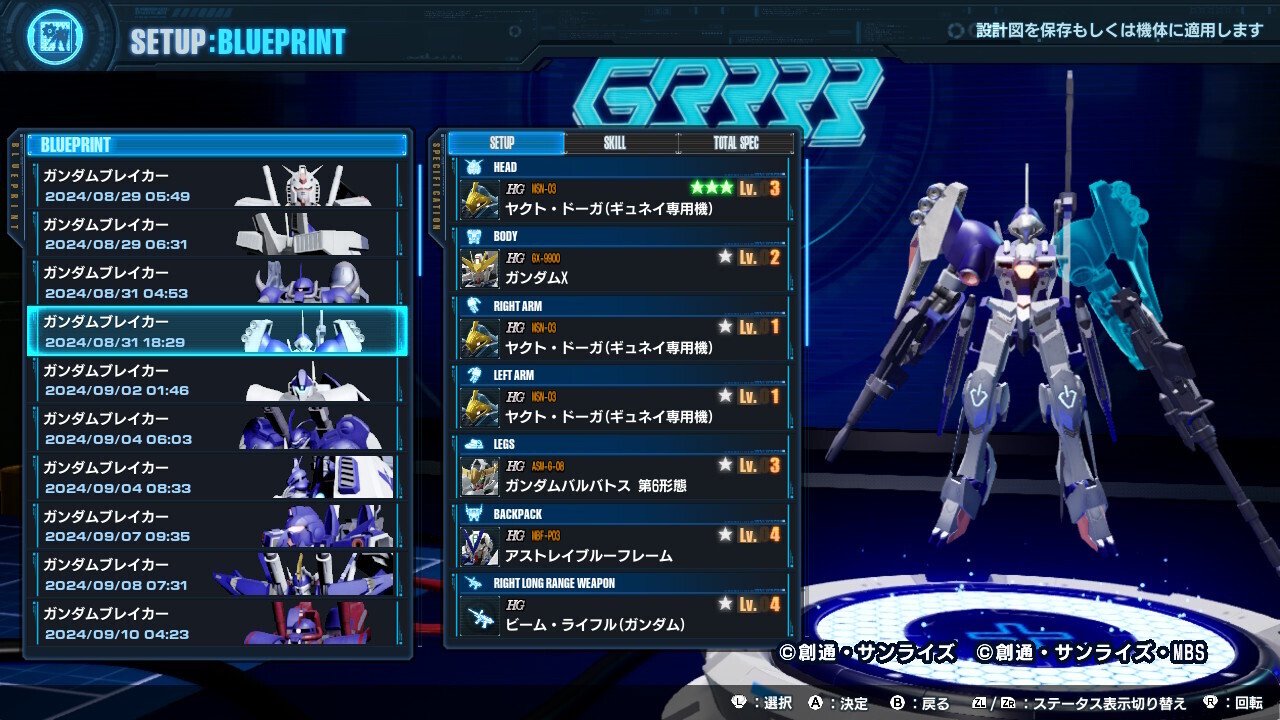Switch to the SKILL tab
The width and height of the screenshot is (1280, 720).
[x=615, y=143]
